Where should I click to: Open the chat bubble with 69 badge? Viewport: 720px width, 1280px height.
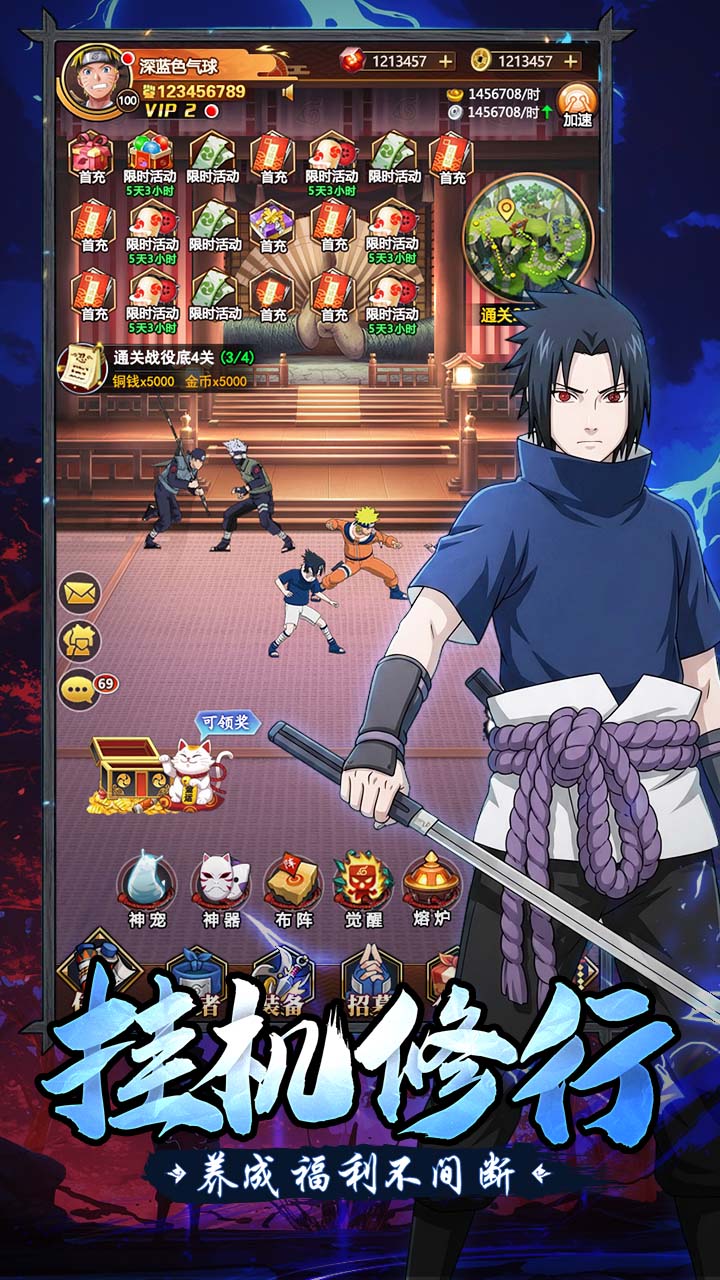click(x=80, y=690)
